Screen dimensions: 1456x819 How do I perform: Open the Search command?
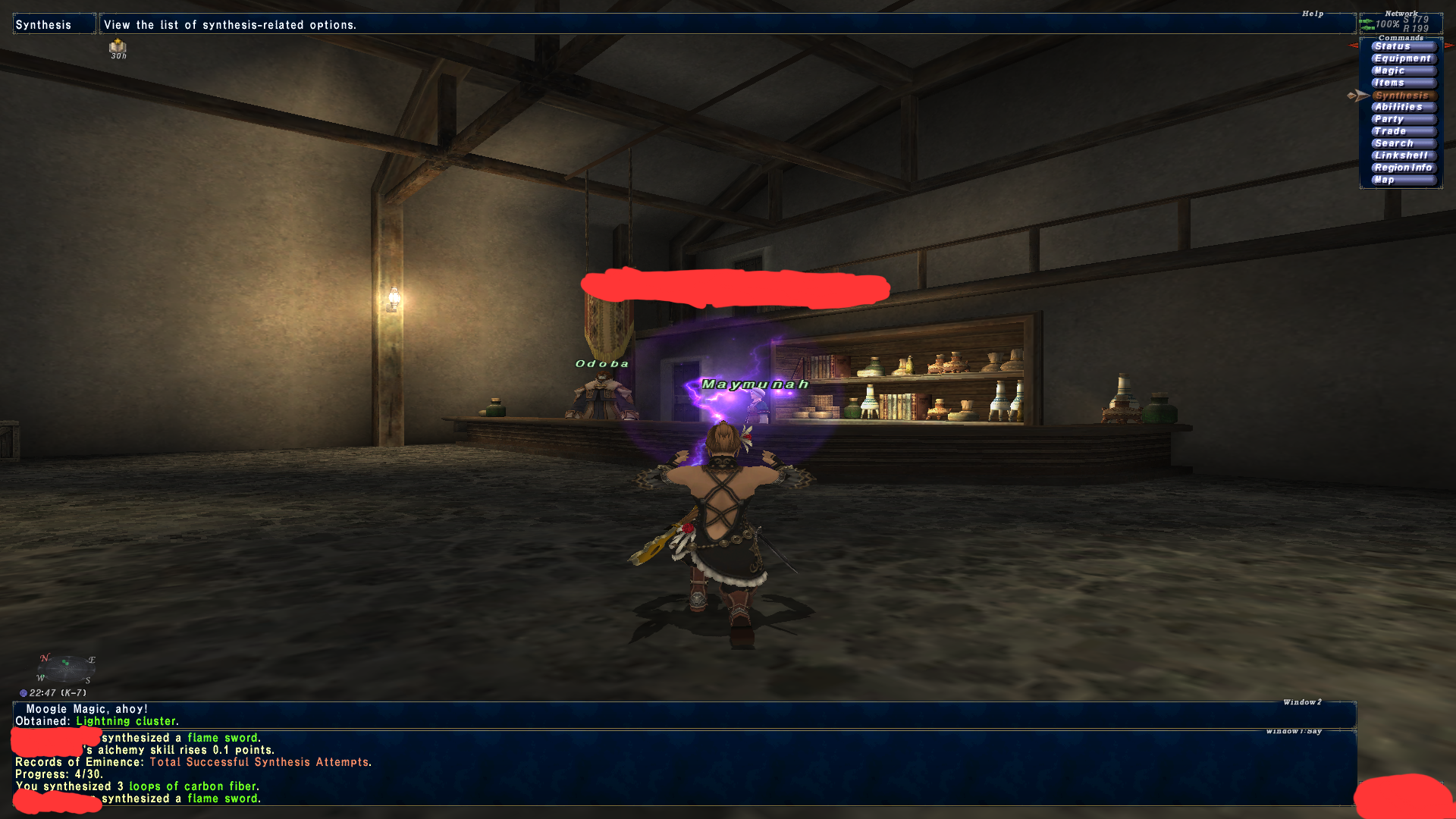1402,143
